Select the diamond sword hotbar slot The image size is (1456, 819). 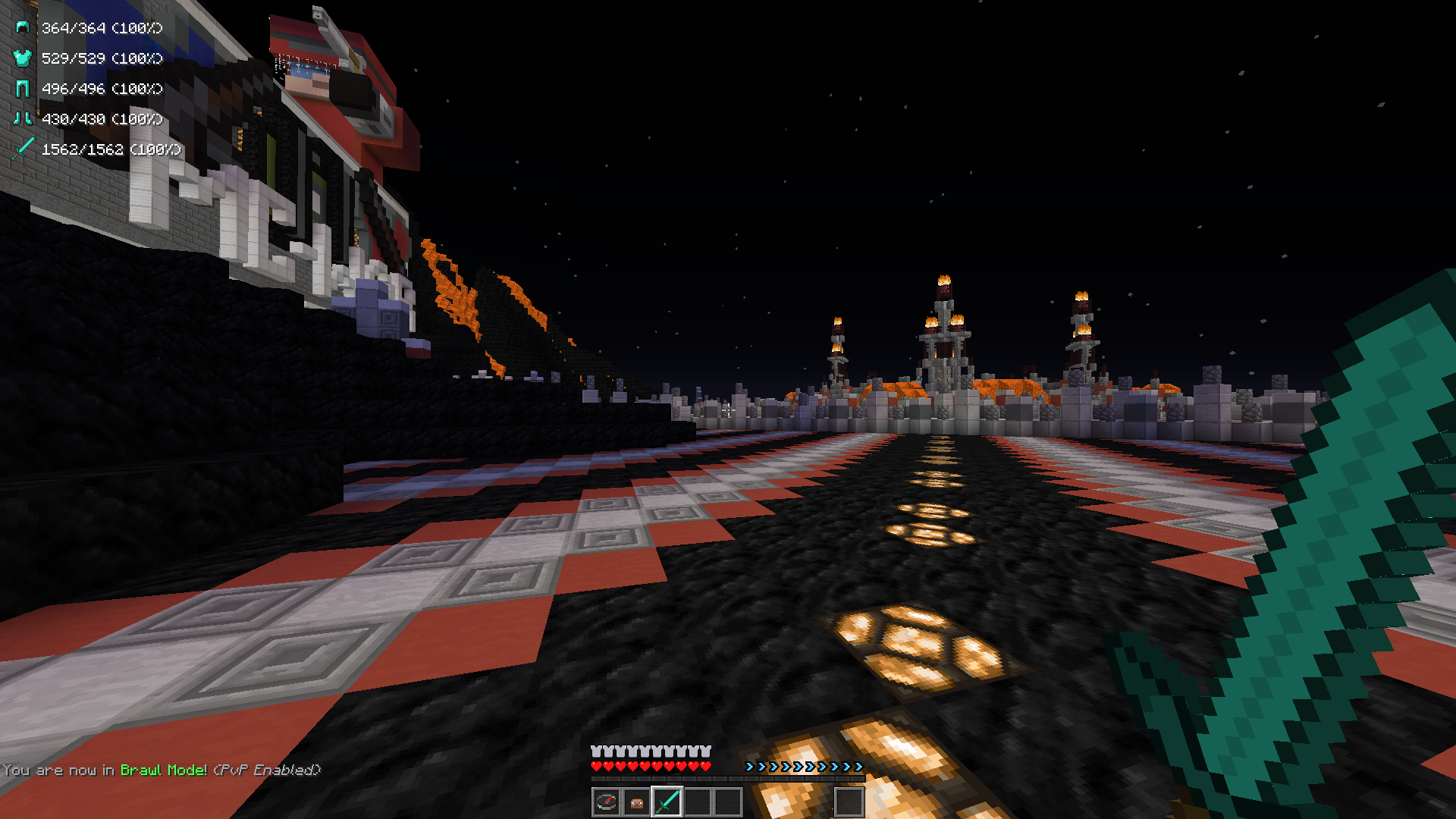[667, 802]
